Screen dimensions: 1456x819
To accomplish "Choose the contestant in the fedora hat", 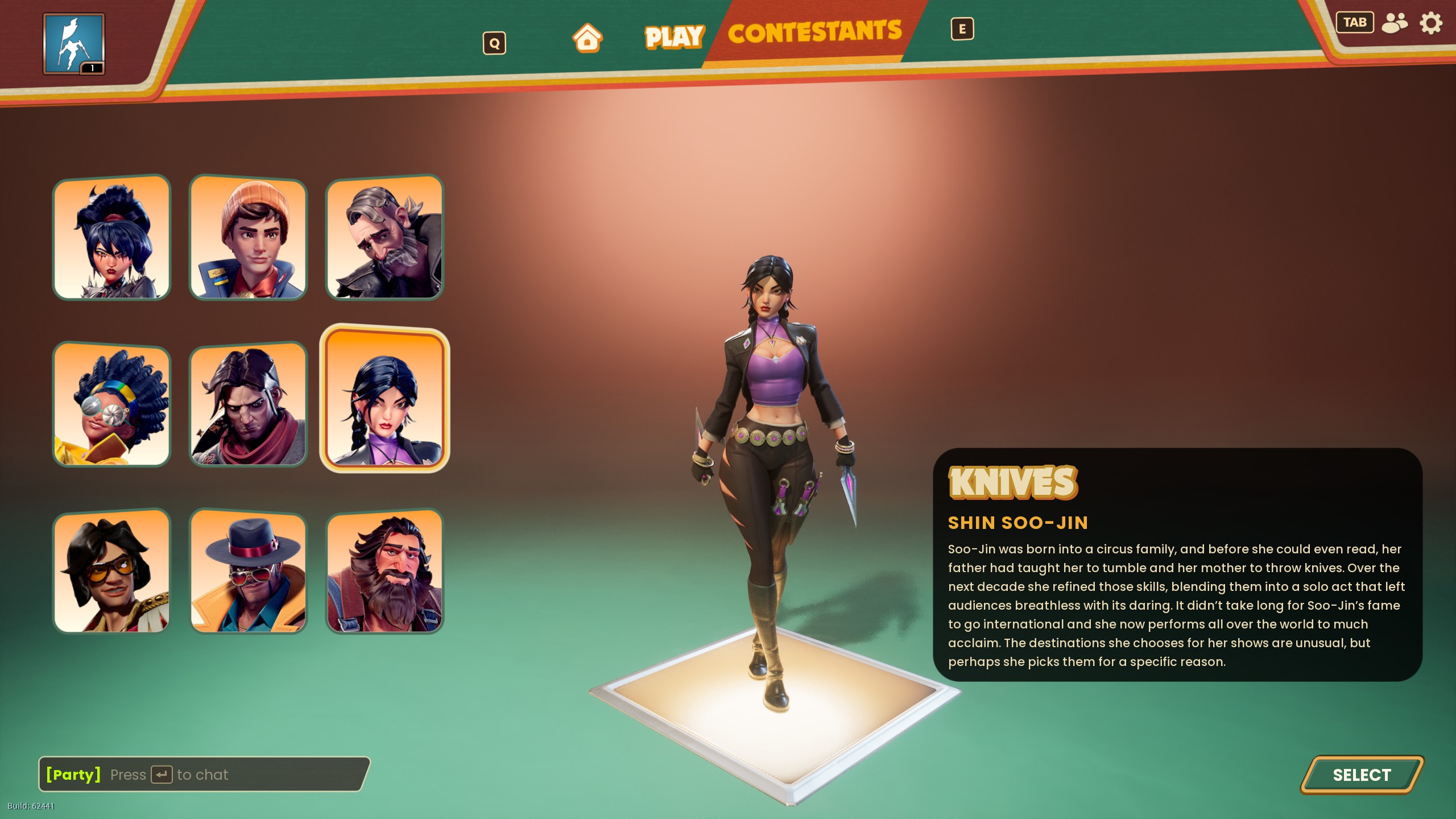I will point(248,572).
